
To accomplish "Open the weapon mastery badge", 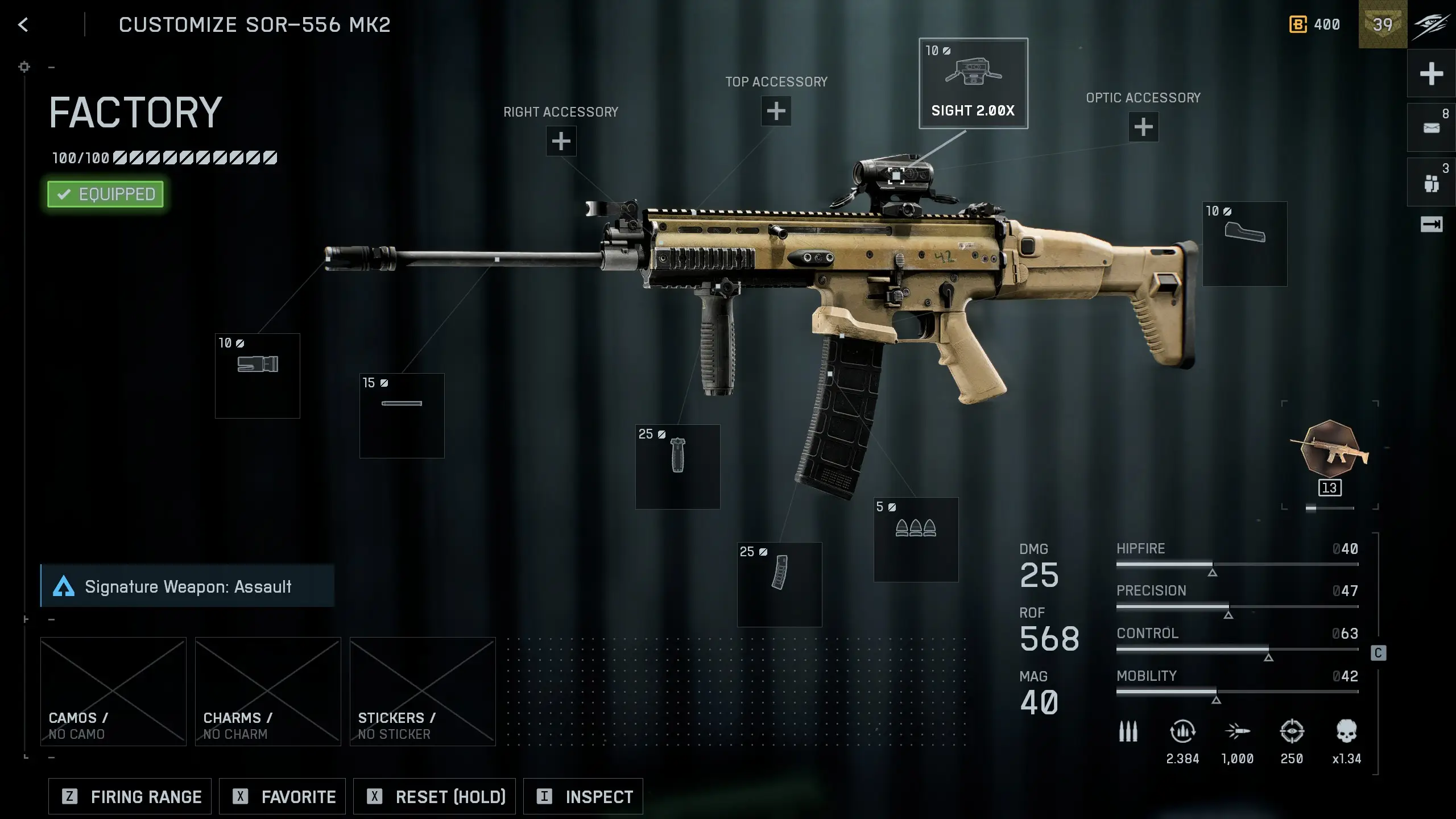I will pos(1329,449).
